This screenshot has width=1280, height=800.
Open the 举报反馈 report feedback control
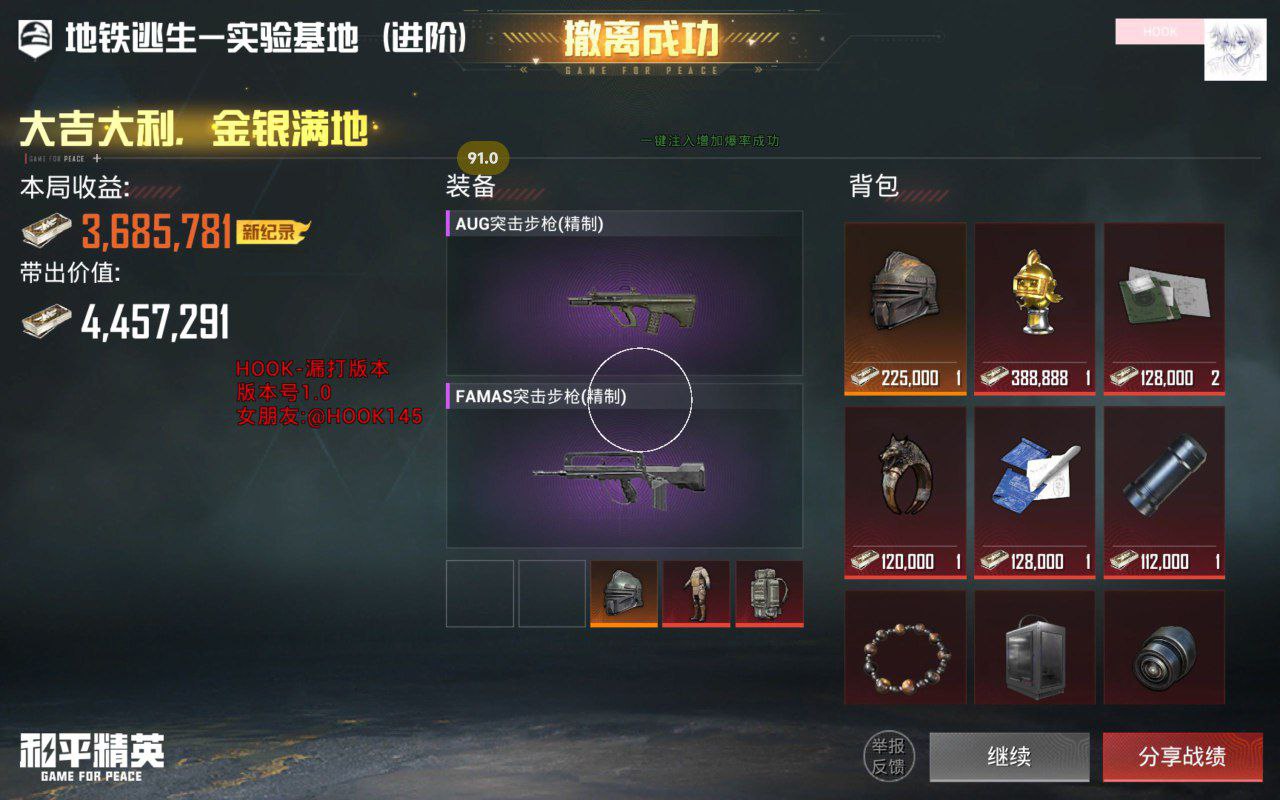tap(886, 757)
